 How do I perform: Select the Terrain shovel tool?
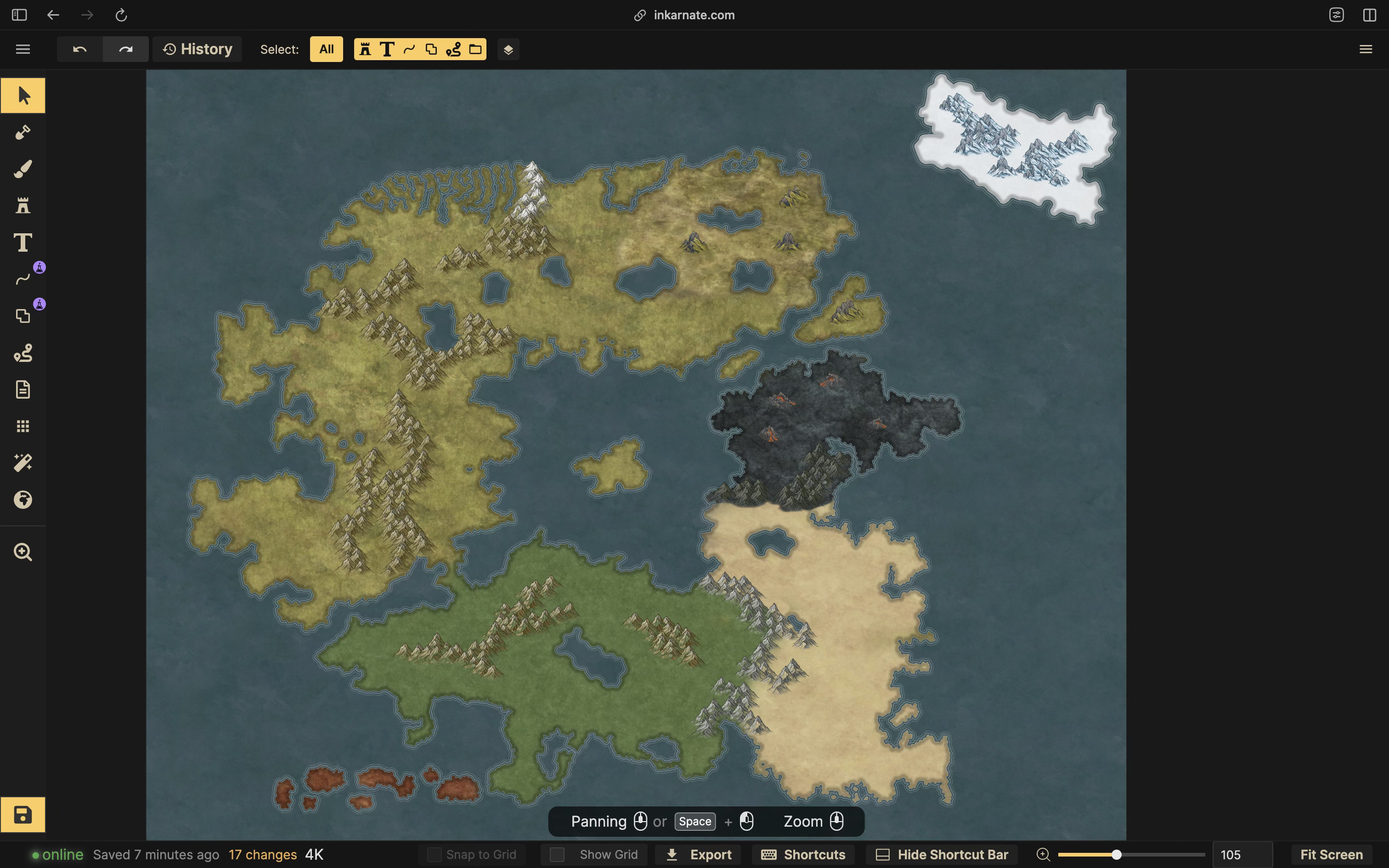pos(23,132)
